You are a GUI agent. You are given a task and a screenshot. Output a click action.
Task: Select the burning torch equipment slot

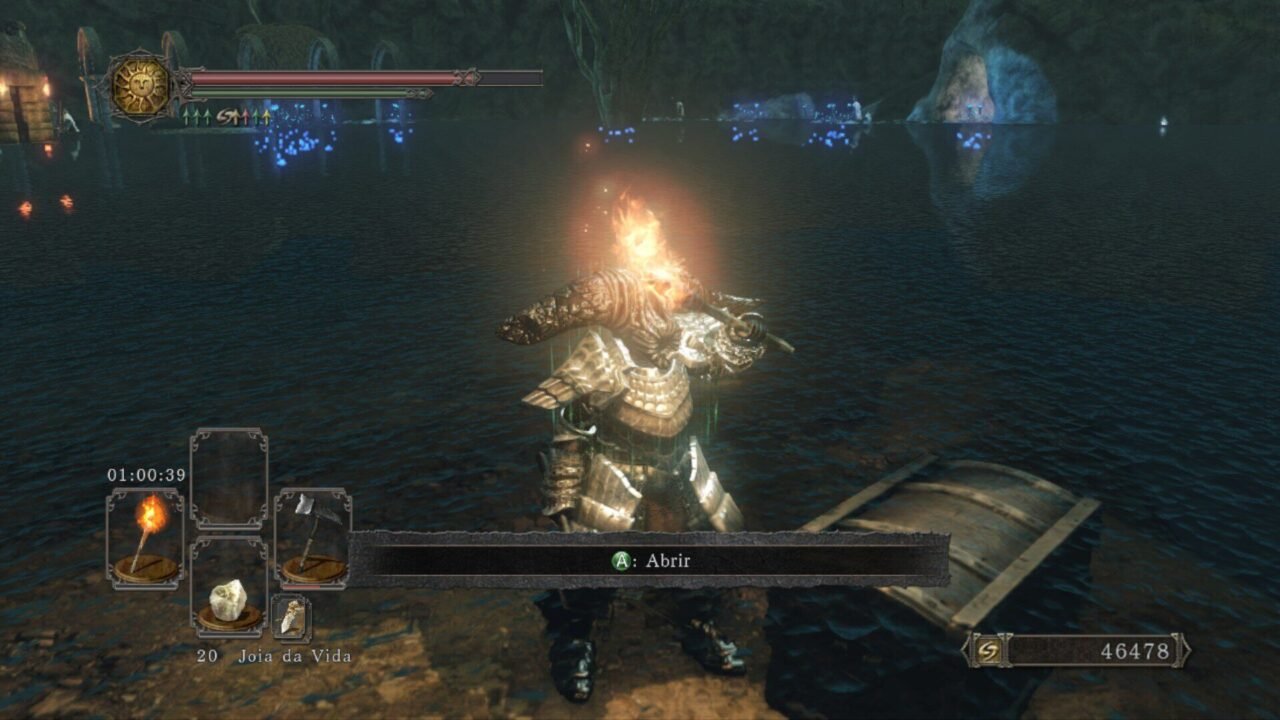coord(145,537)
